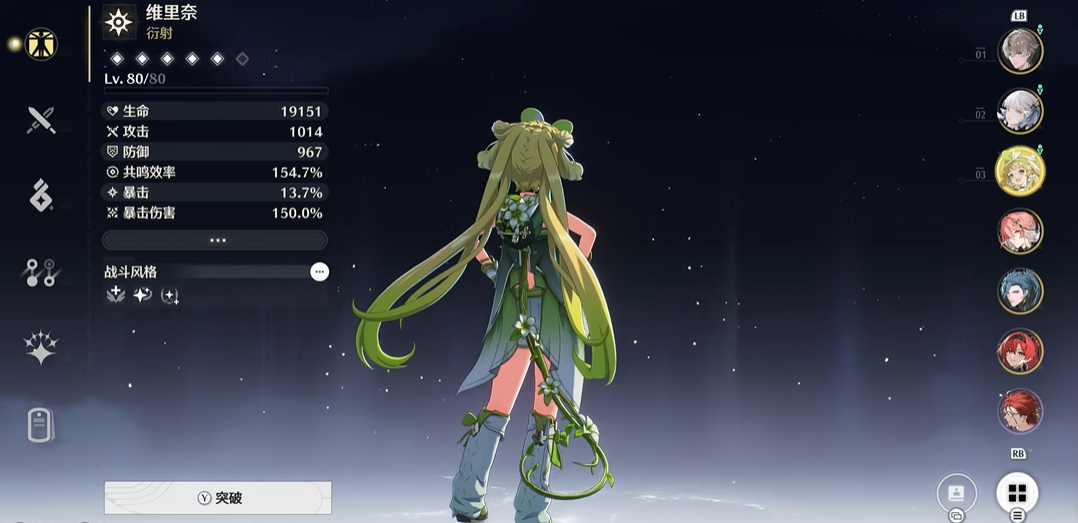Open the four-square grid character list button
This screenshot has width=1078, height=523.
[1017, 493]
